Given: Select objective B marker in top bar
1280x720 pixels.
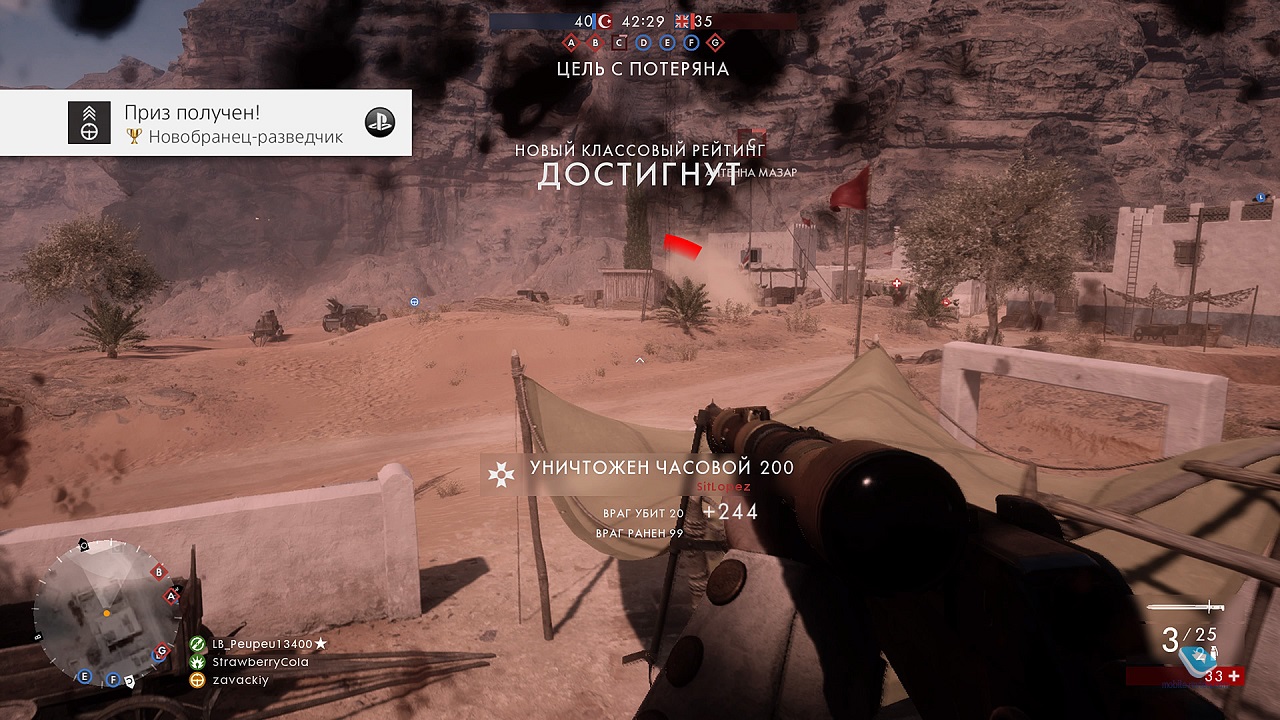Looking at the screenshot, I should coord(595,43).
